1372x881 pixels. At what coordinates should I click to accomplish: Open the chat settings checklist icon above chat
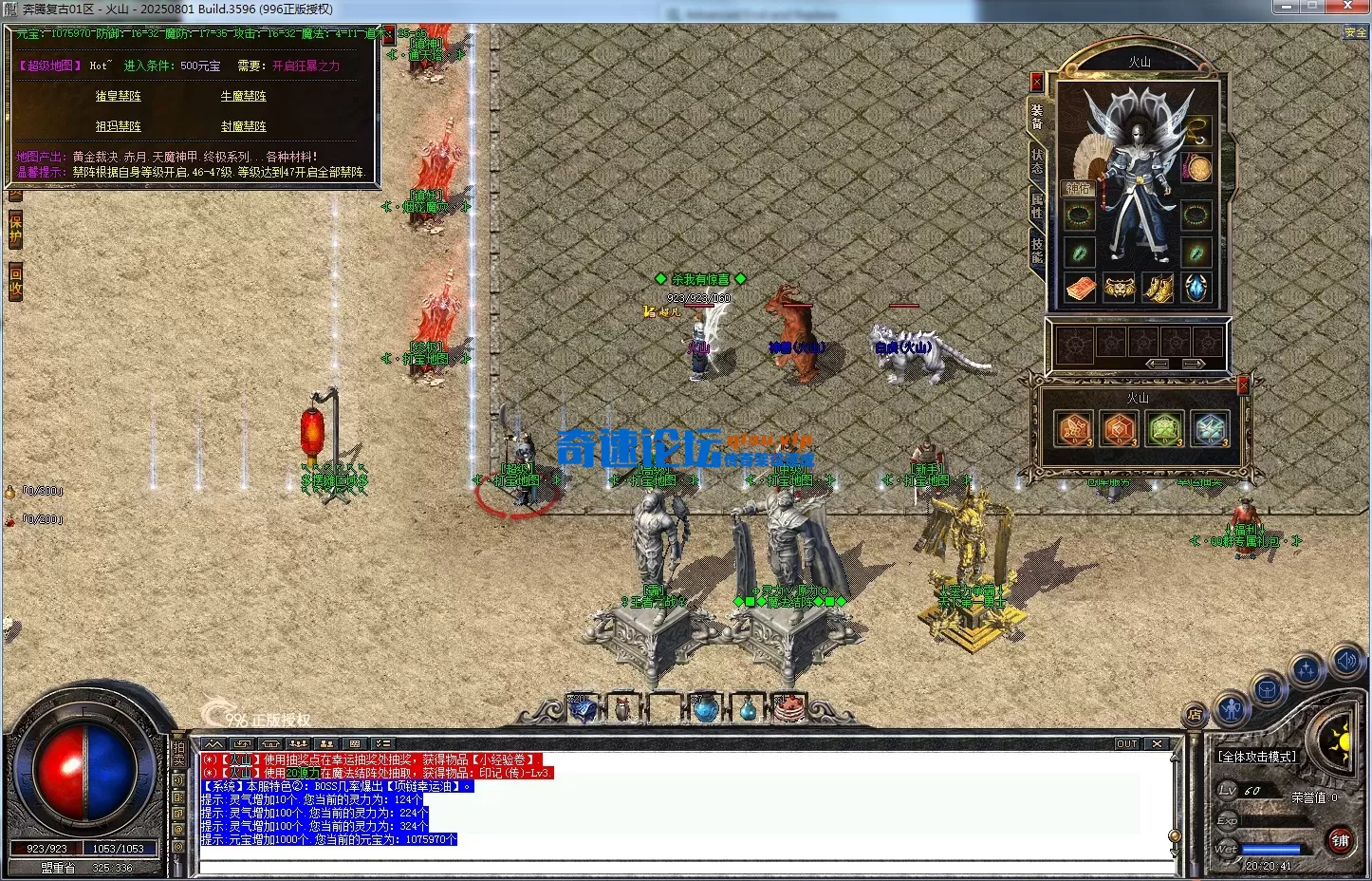tap(382, 743)
